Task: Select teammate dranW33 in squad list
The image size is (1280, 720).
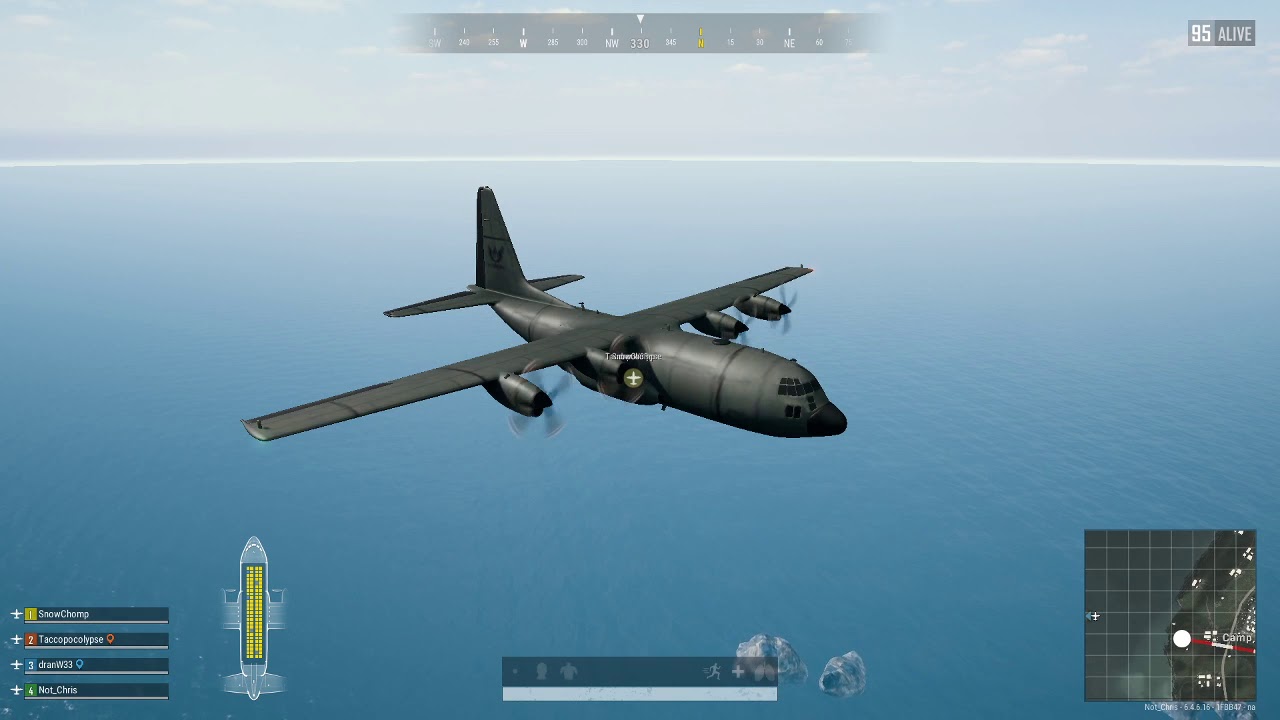Action: point(56,664)
